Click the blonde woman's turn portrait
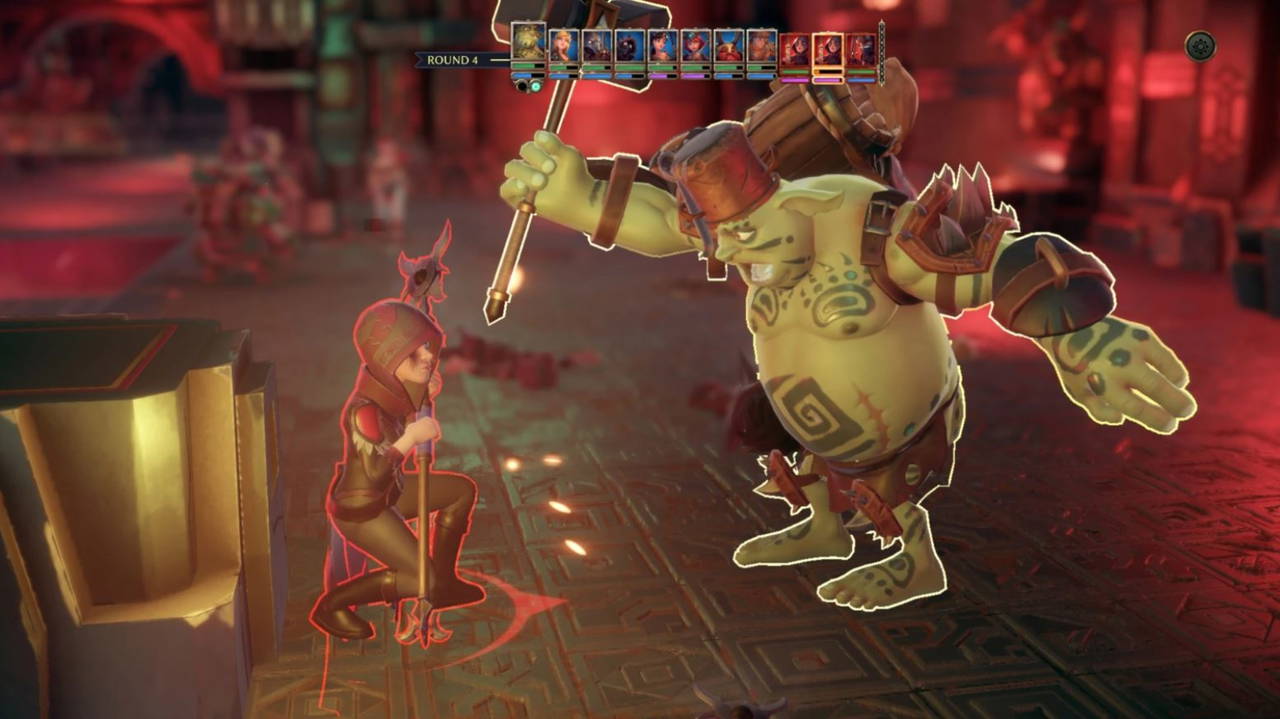The image size is (1280, 719). pos(563,46)
